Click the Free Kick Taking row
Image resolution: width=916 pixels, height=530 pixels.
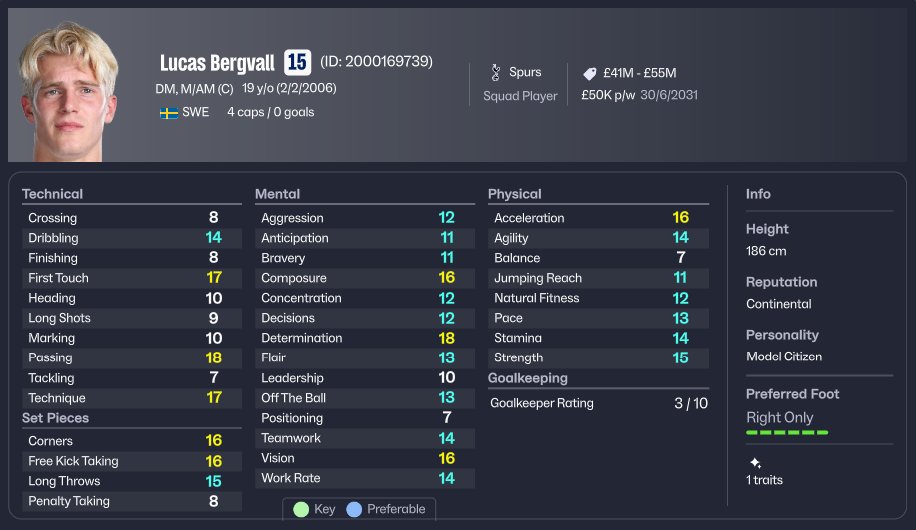tap(131, 461)
